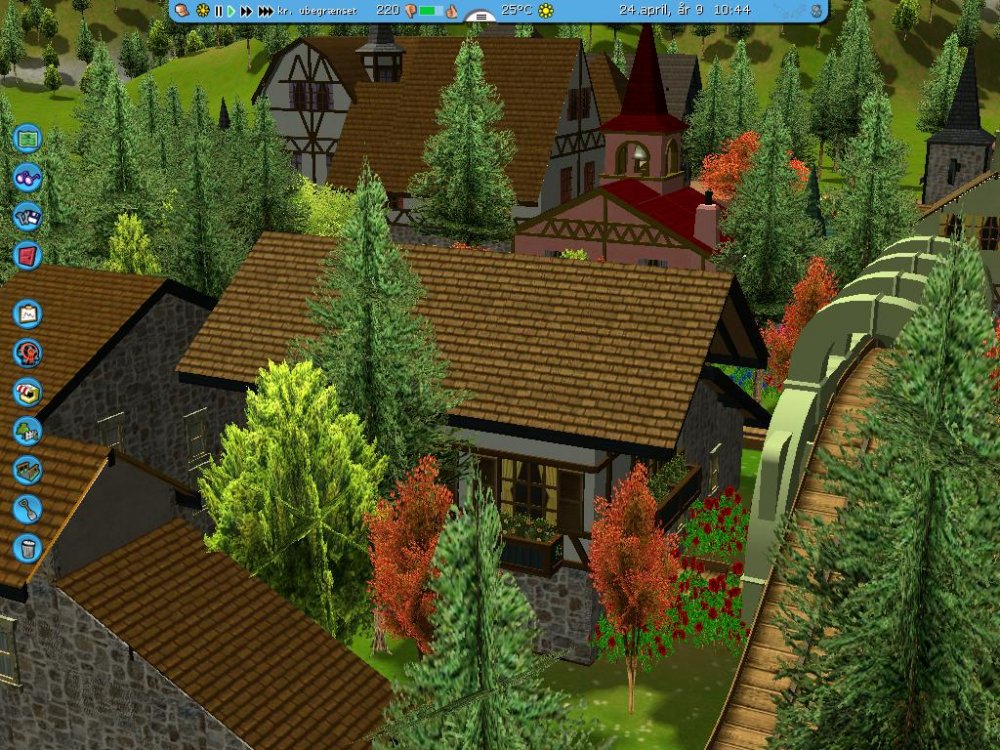Switch to triple fast-forward speed

point(265,11)
